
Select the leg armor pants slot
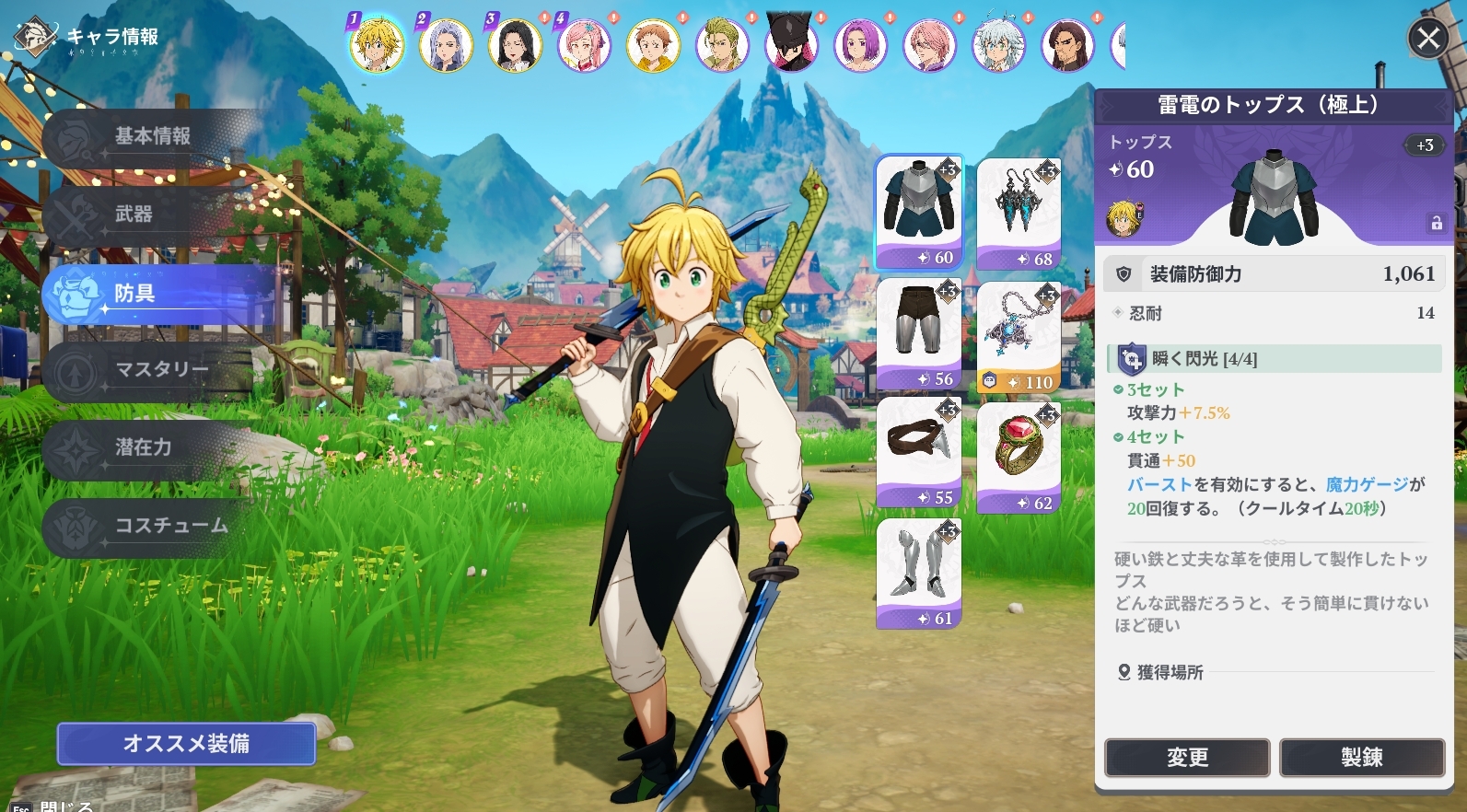919,333
